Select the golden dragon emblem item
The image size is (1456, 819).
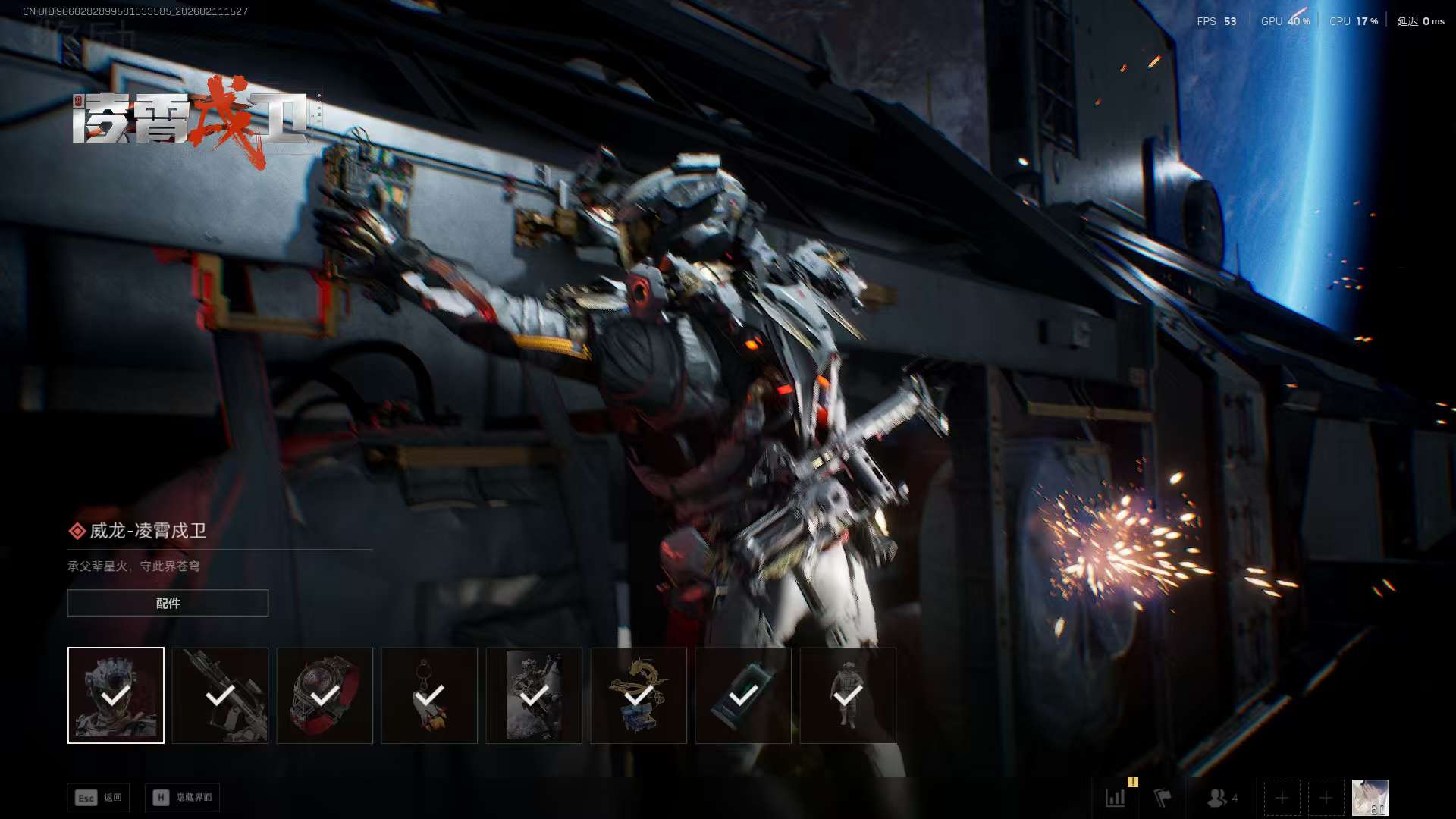click(639, 695)
